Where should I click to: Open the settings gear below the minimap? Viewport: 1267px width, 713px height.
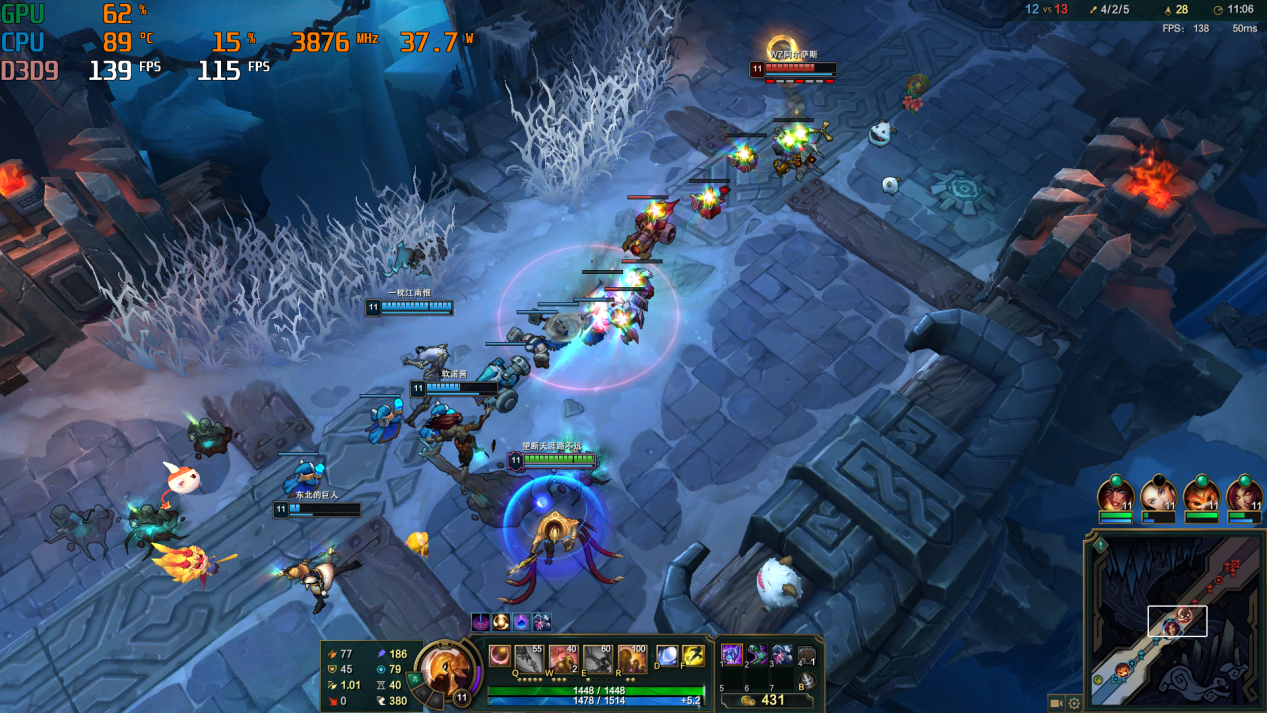[1075, 703]
